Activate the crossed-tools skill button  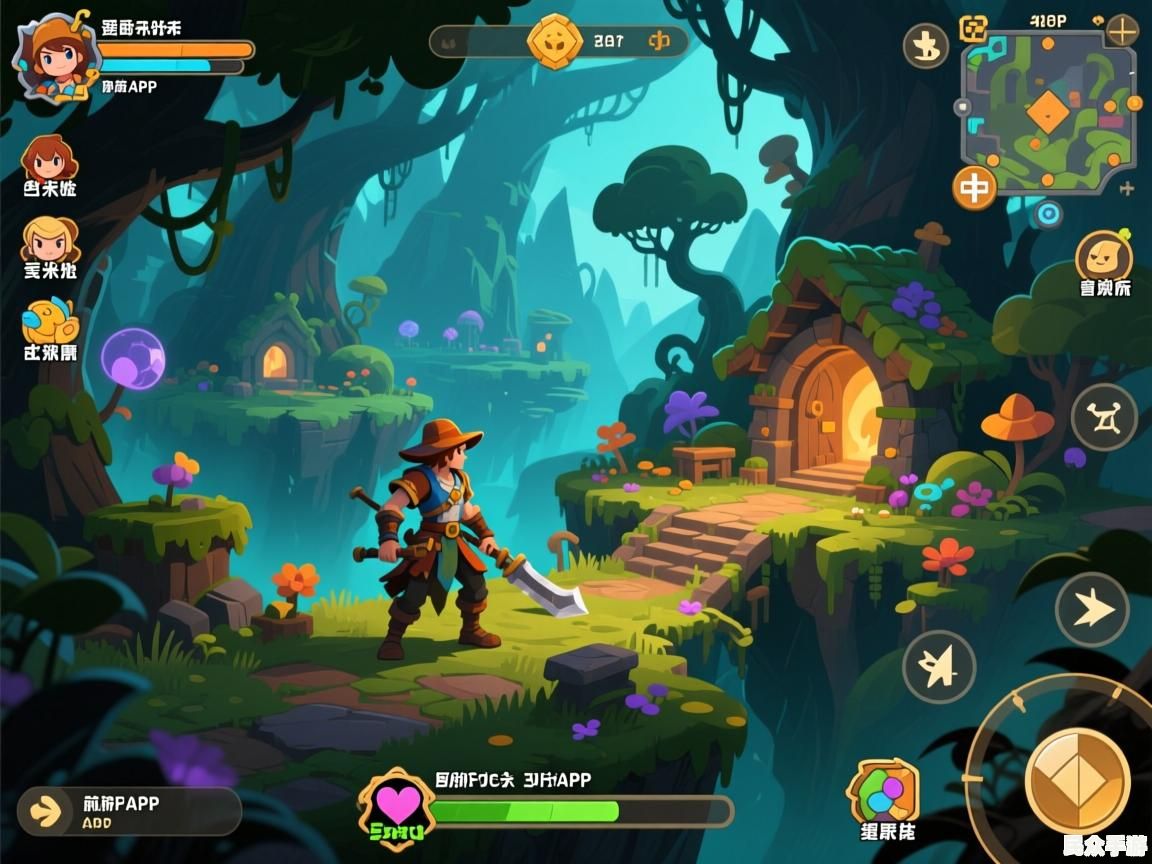(x=1104, y=417)
